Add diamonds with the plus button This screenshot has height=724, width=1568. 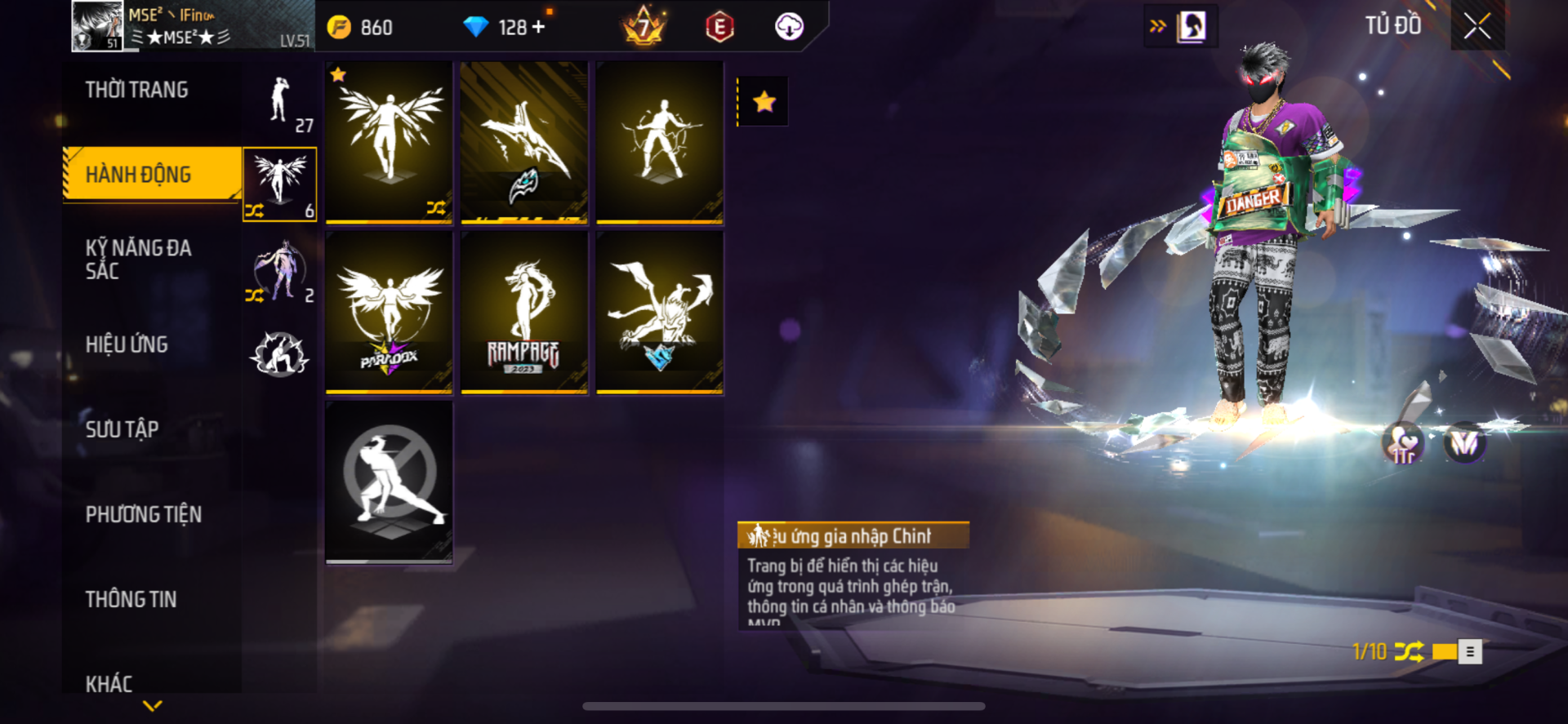coord(538,27)
